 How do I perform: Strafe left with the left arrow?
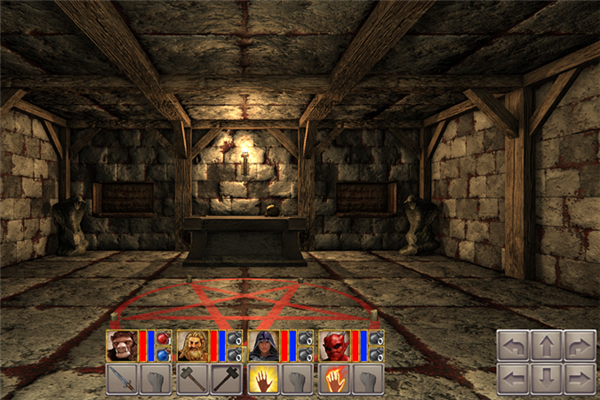pos(514,378)
